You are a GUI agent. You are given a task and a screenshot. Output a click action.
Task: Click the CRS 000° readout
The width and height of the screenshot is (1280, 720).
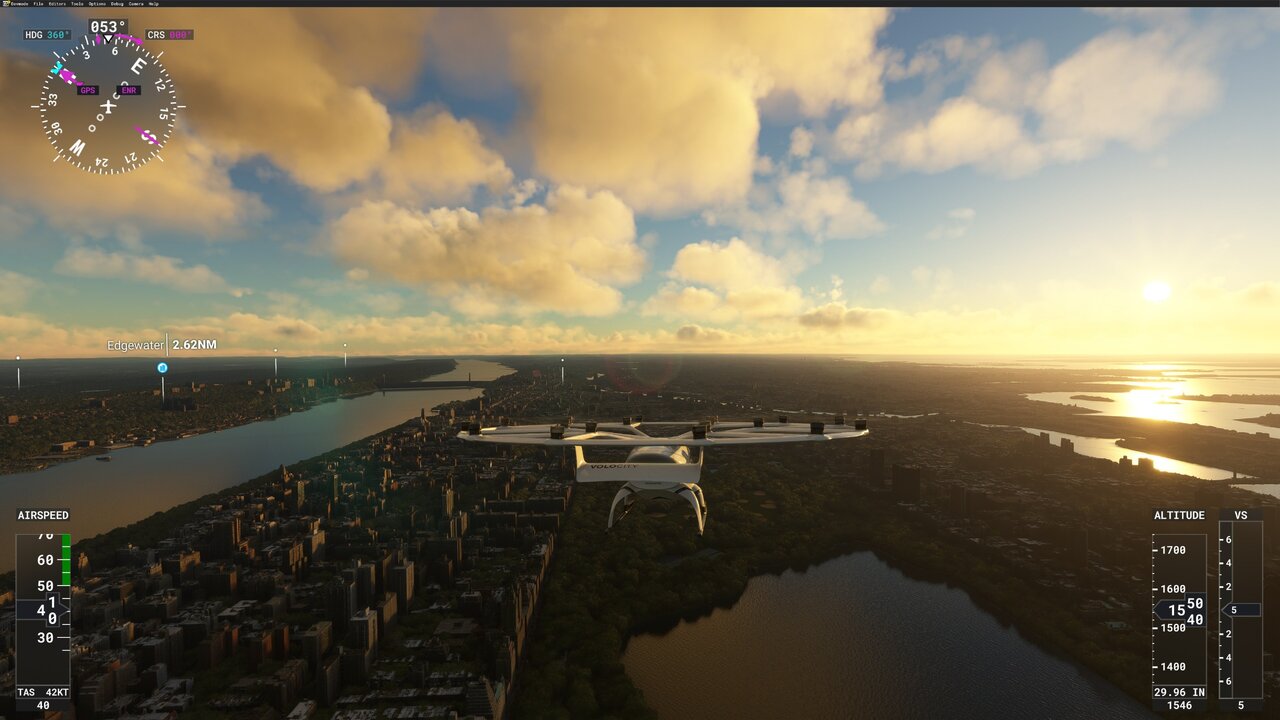[x=170, y=34]
